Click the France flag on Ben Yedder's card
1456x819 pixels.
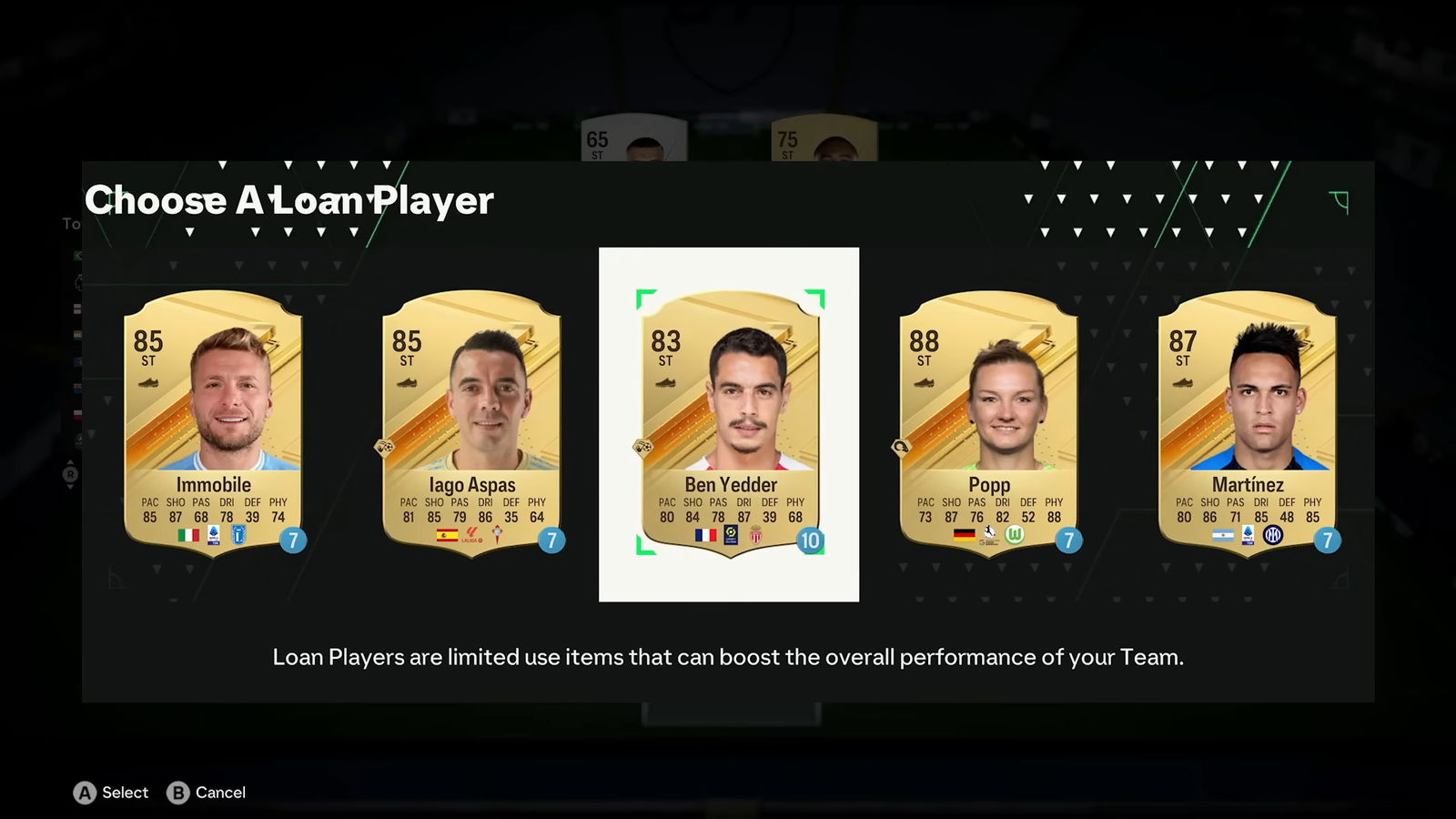(706, 535)
